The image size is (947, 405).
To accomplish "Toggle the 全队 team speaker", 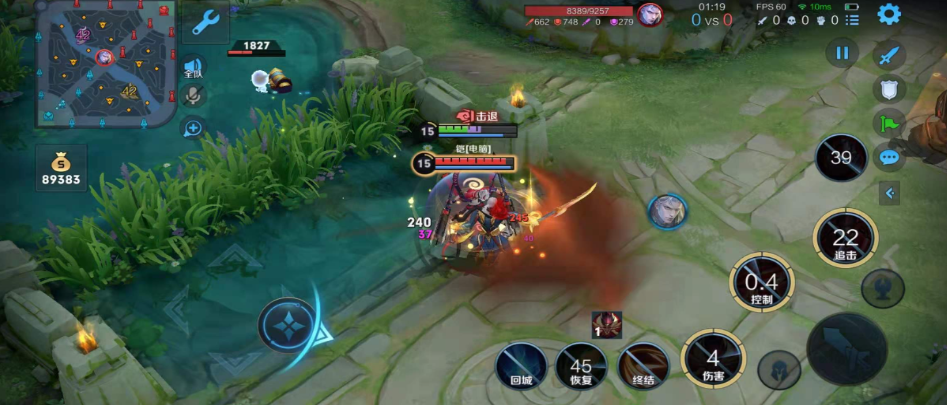I will pos(193,68).
